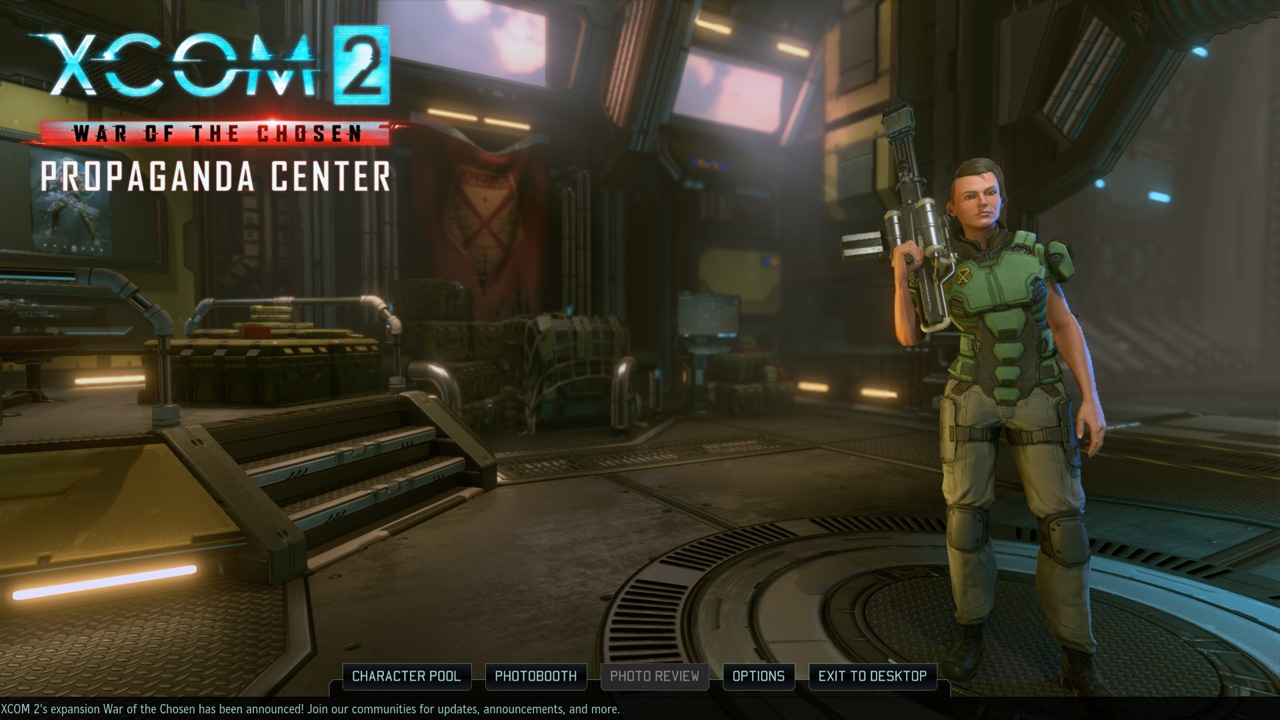Choose Exit to Desktop
This screenshot has height=720, width=1280.
[872, 676]
